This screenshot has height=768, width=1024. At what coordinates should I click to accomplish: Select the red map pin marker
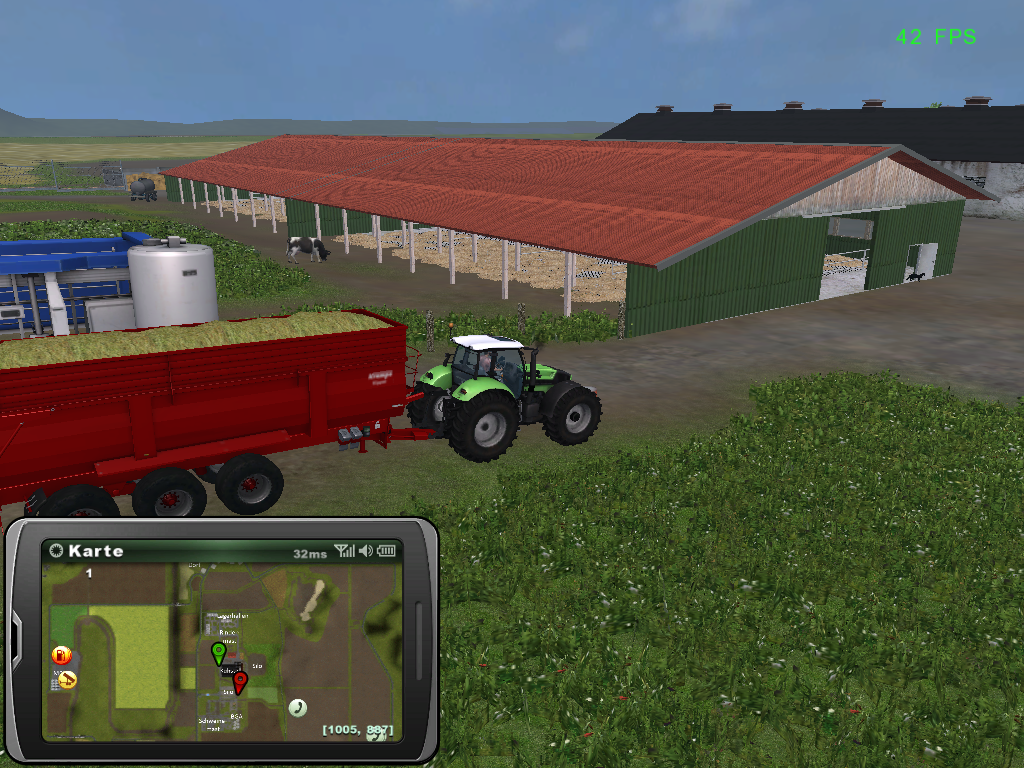point(239,682)
